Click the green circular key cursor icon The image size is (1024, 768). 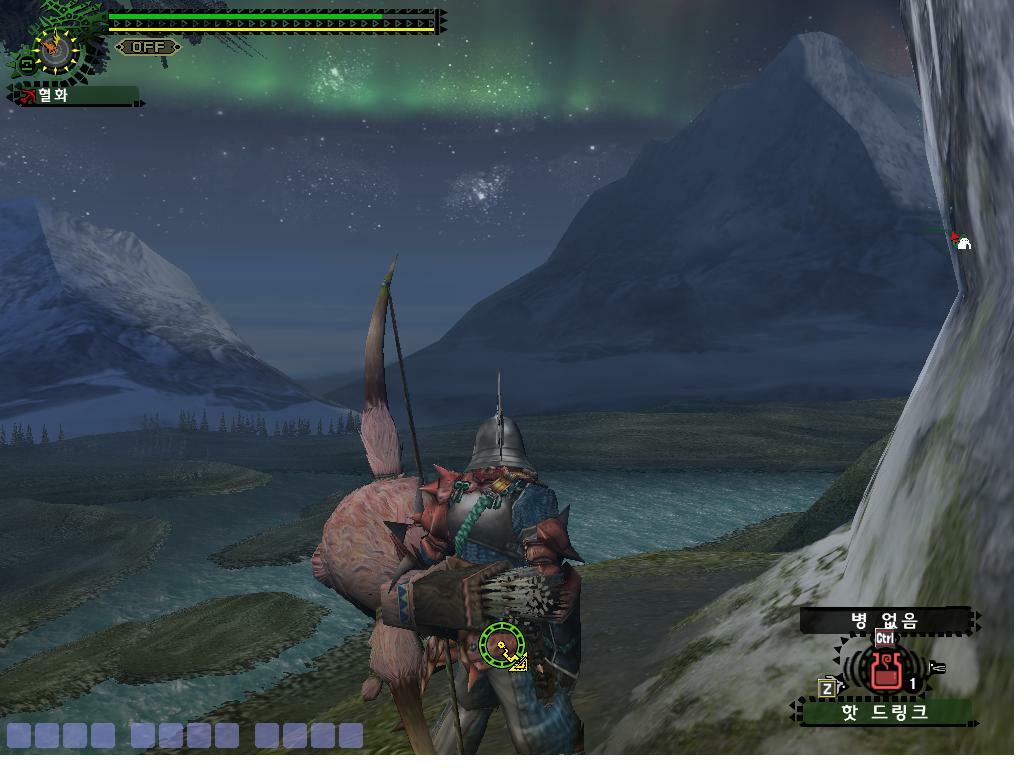[x=501, y=645]
